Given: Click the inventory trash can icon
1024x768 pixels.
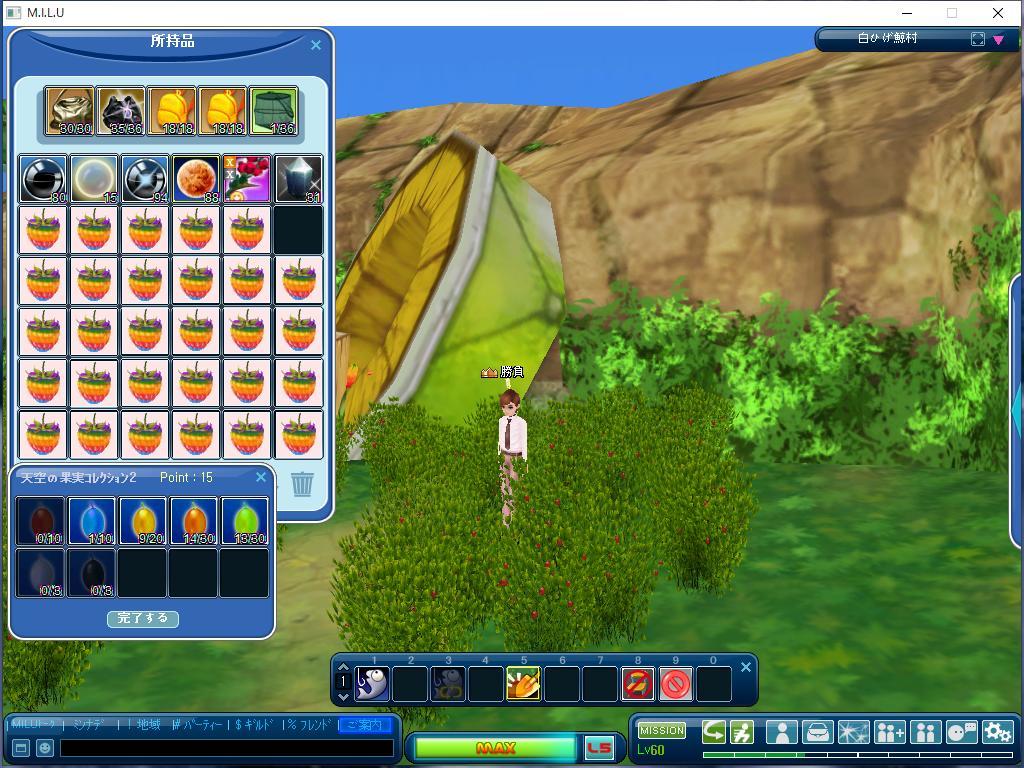Looking at the screenshot, I should (303, 484).
